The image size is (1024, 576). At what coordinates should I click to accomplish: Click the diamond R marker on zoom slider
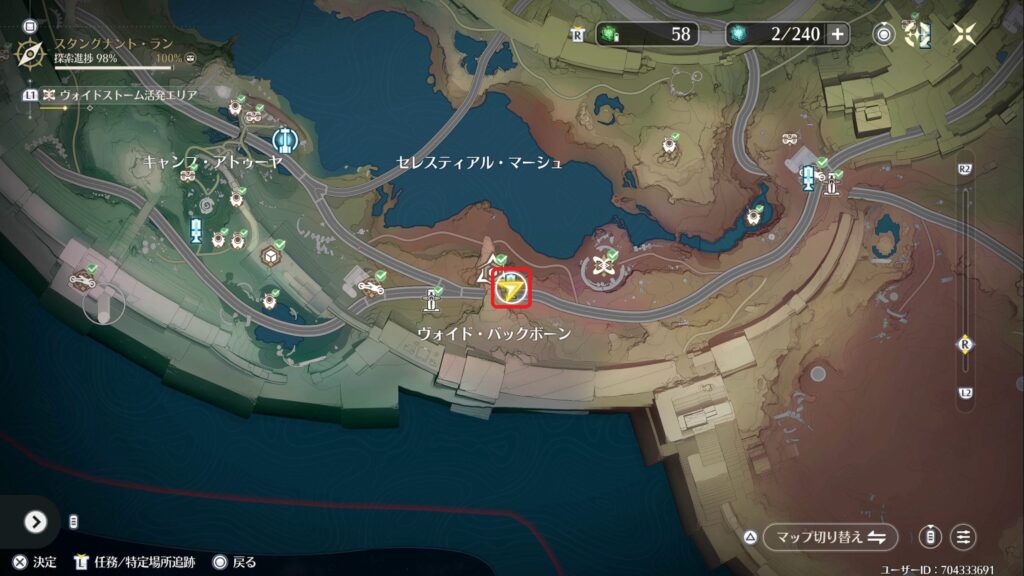coord(965,342)
